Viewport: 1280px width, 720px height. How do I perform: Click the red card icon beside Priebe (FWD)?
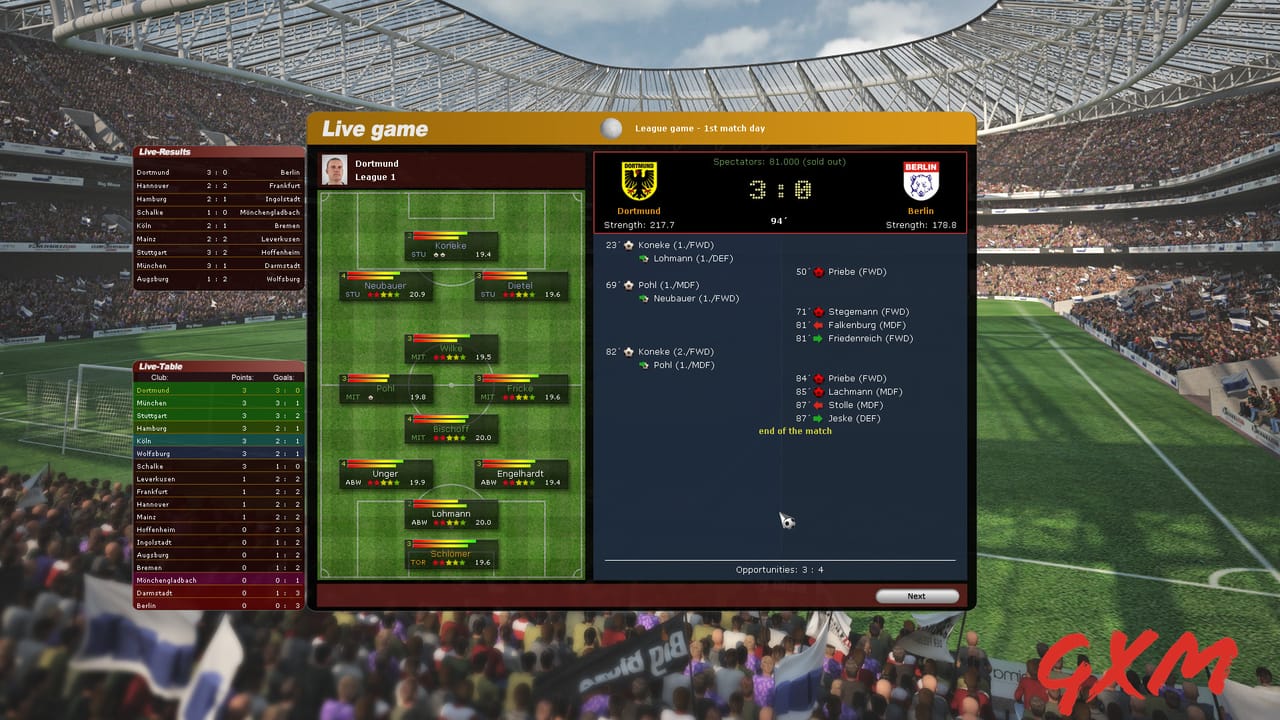pyautogui.click(x=818, y=271)
